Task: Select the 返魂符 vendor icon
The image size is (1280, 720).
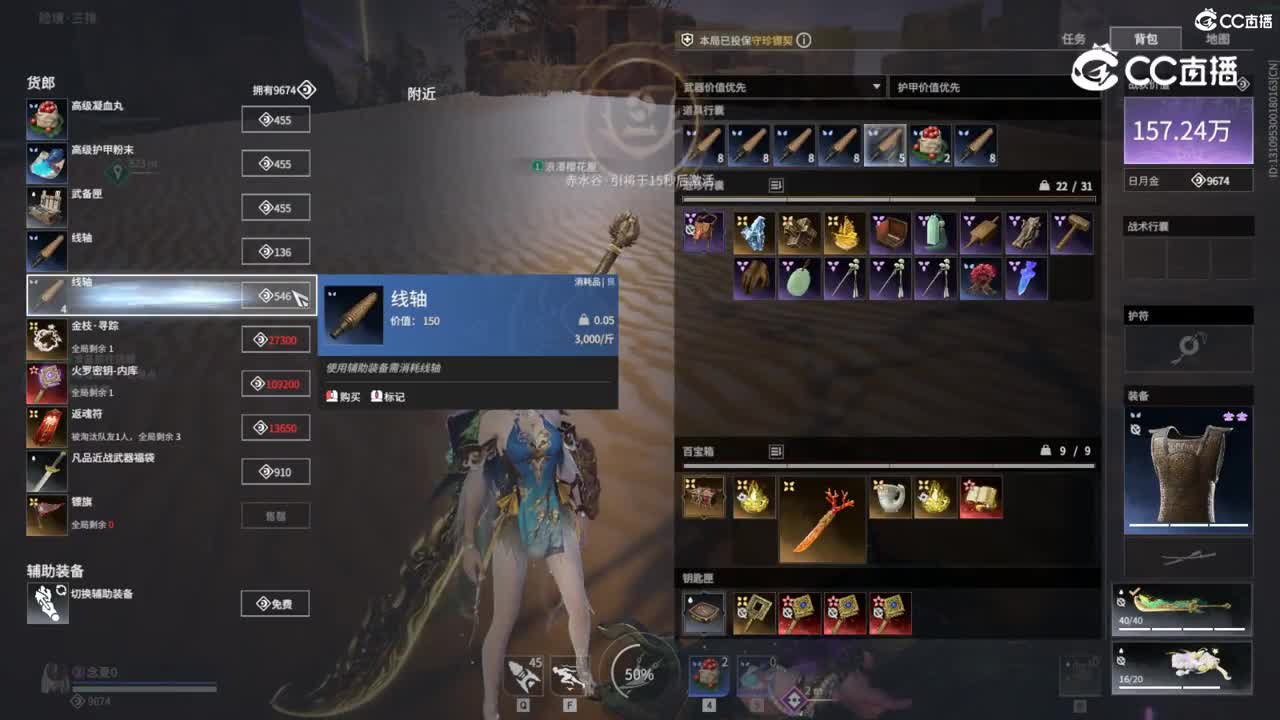Action: (x=47, y=427)
